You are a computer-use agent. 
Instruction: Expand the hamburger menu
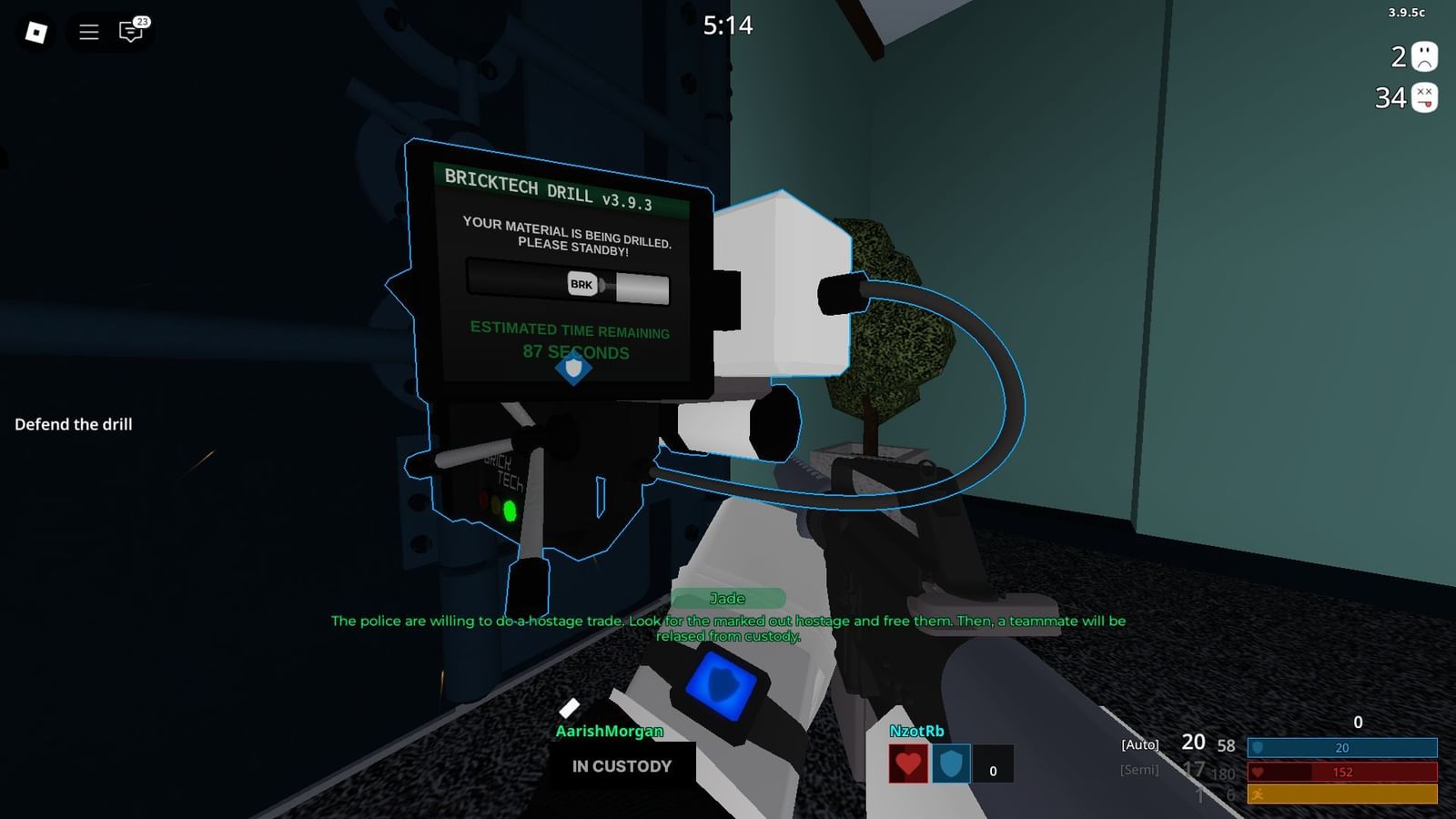(87, 33)
